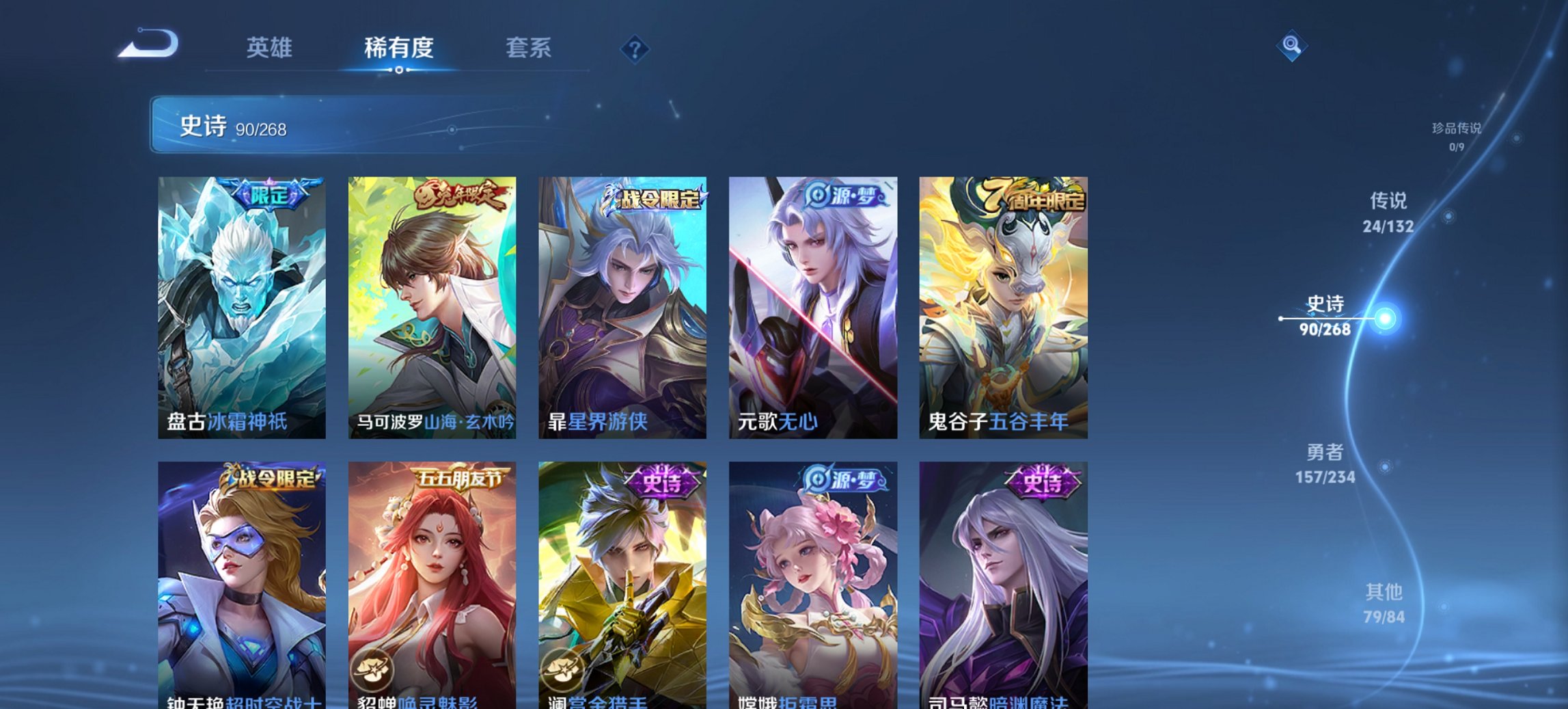Select the 珍品传说 rarity category

point(1459,135)
